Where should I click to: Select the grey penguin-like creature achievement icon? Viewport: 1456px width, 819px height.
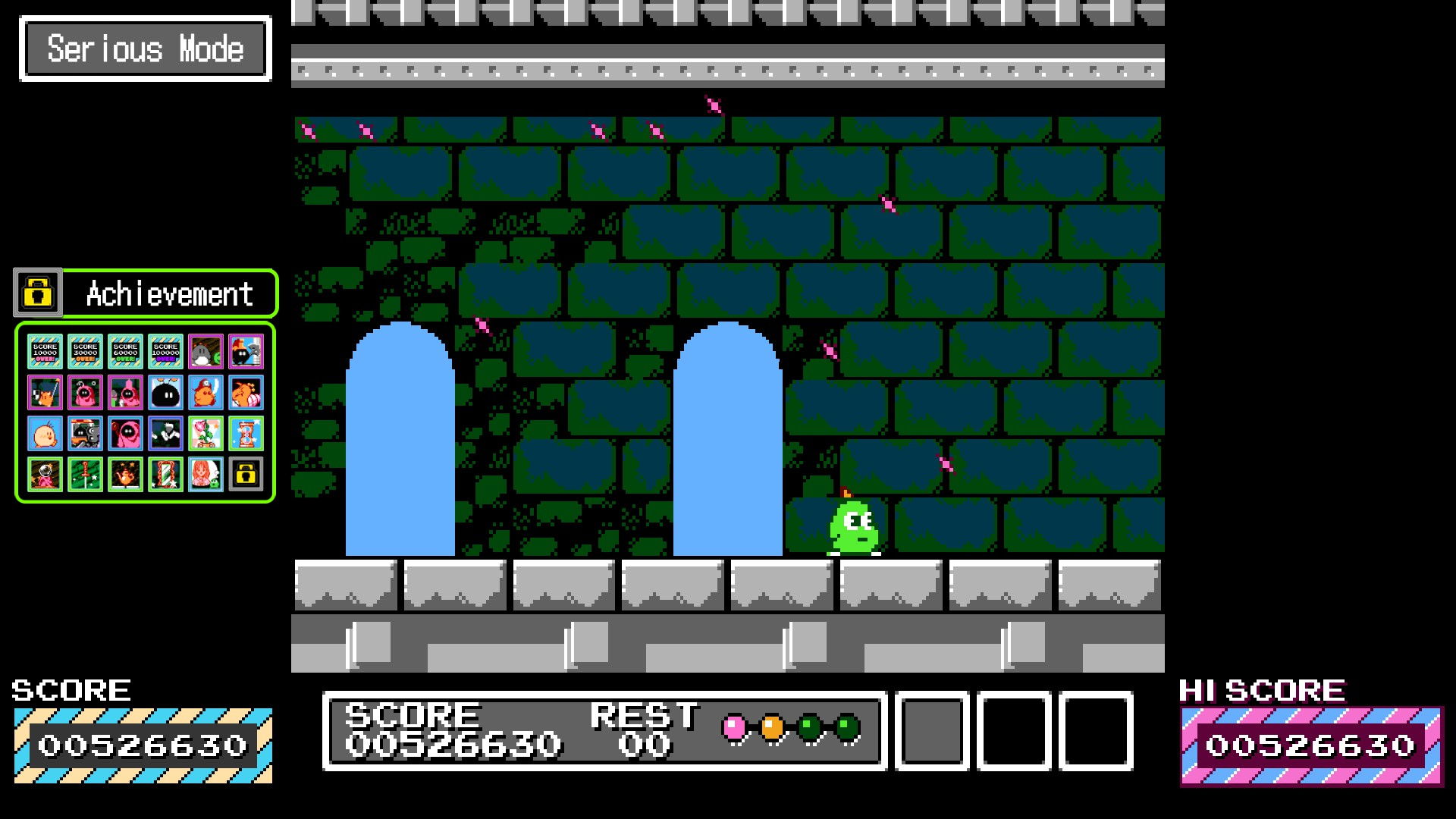coord(206,352)
